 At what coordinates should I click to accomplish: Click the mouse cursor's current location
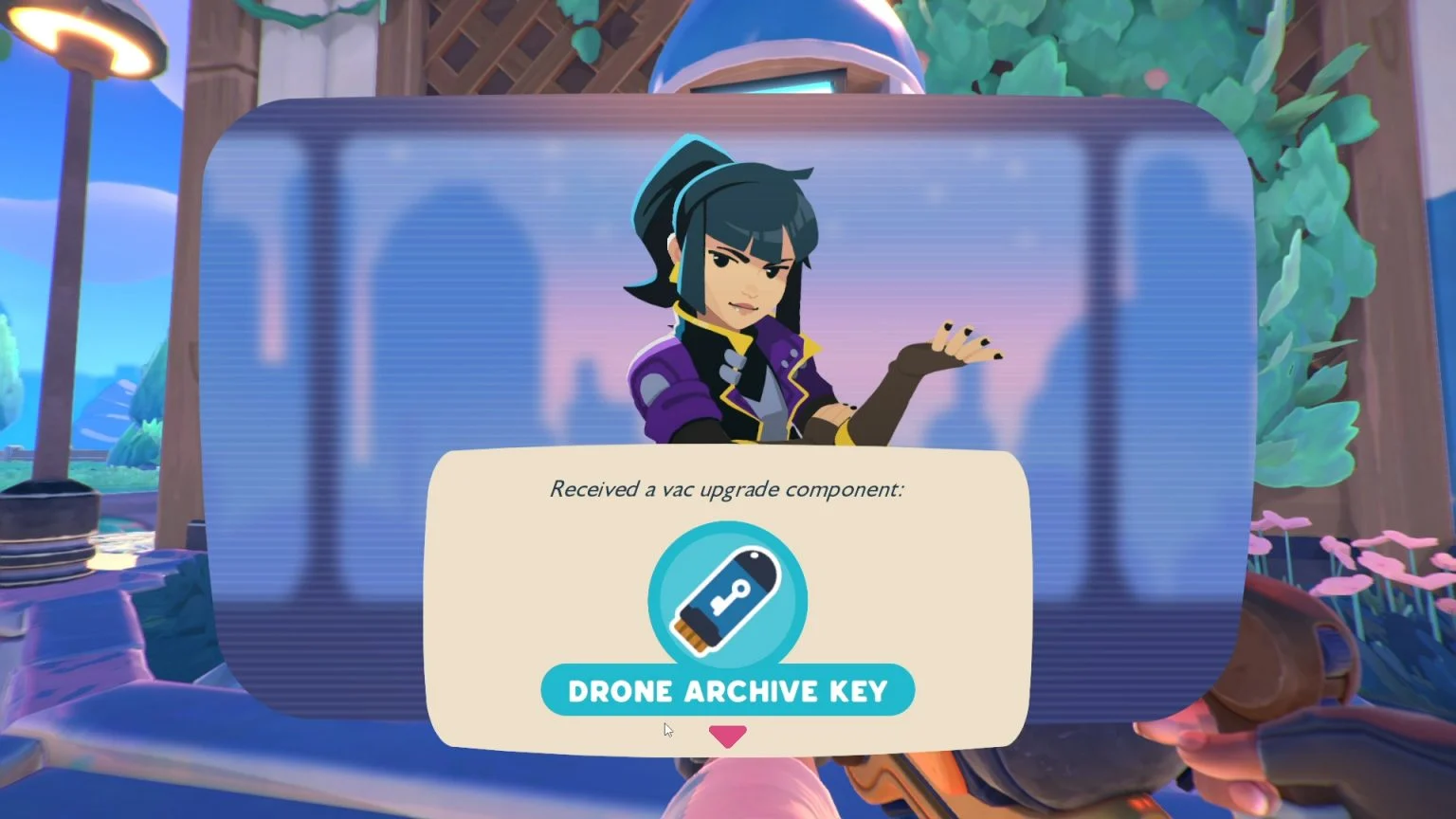666,729
